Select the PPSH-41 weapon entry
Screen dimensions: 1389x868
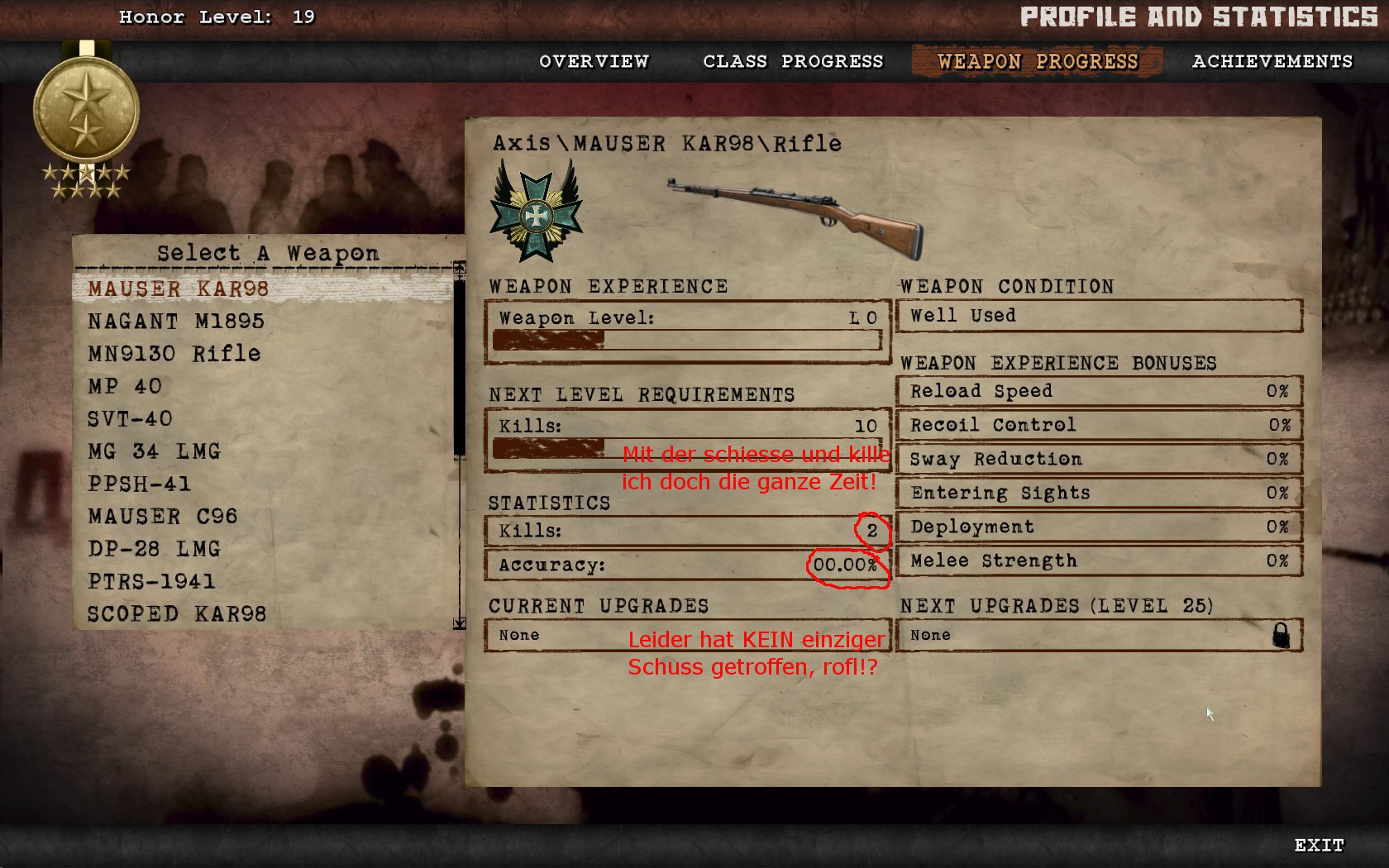139,484
